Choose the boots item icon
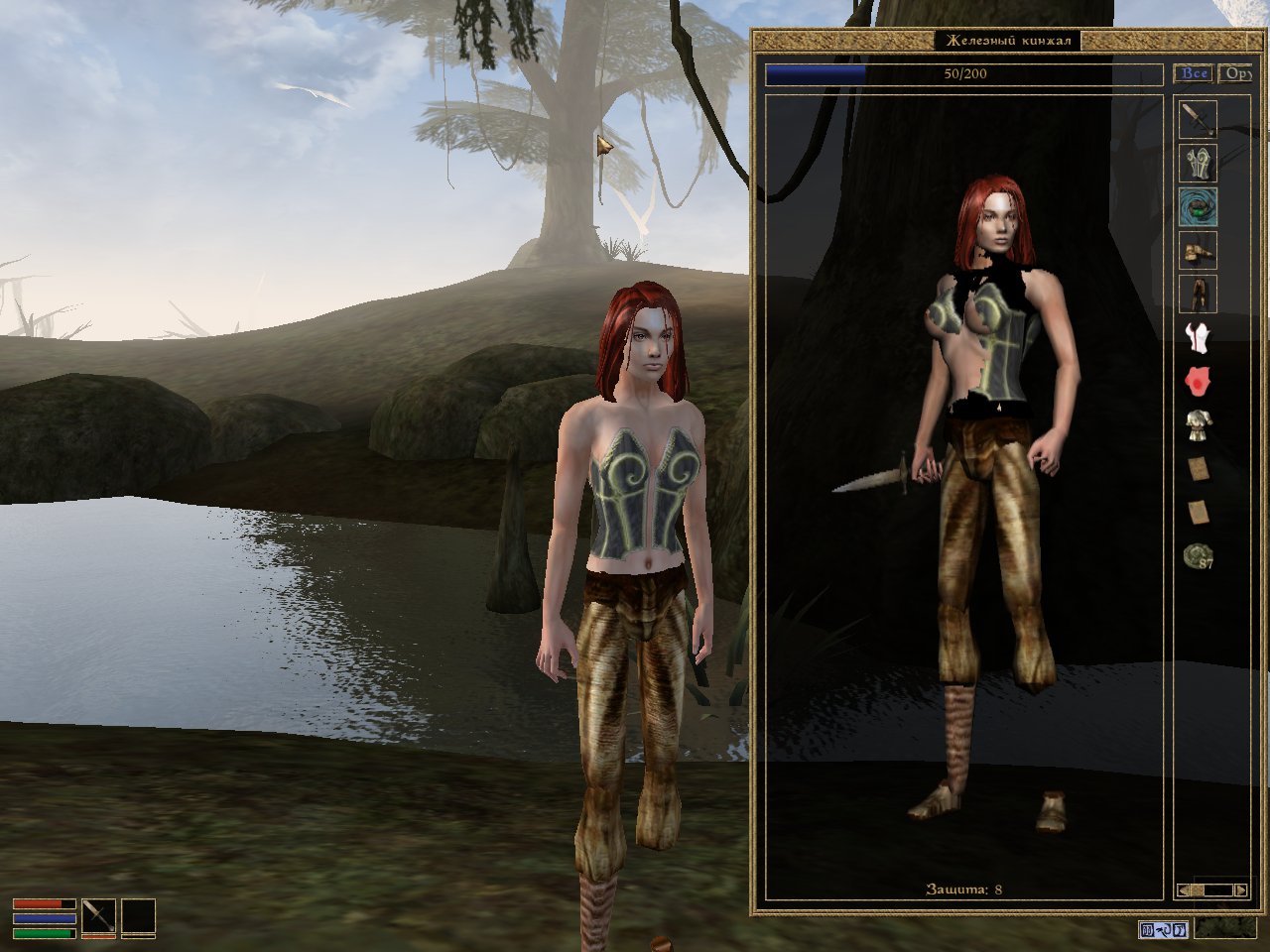Screen dimensions: 1270x952 click(x=1198, y=251)
